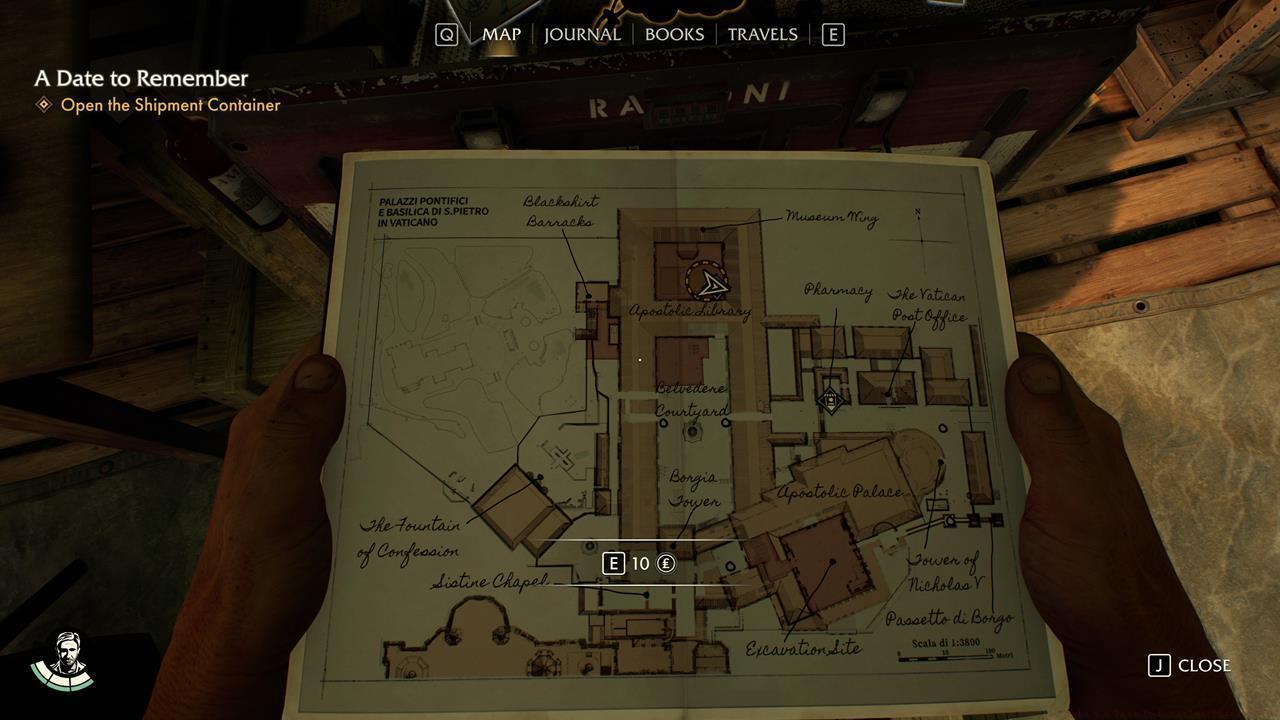The height and width of the screenshot is (720, 1280).
Task: Click the currency amount showing 10
Action: (x=639, y=563)
